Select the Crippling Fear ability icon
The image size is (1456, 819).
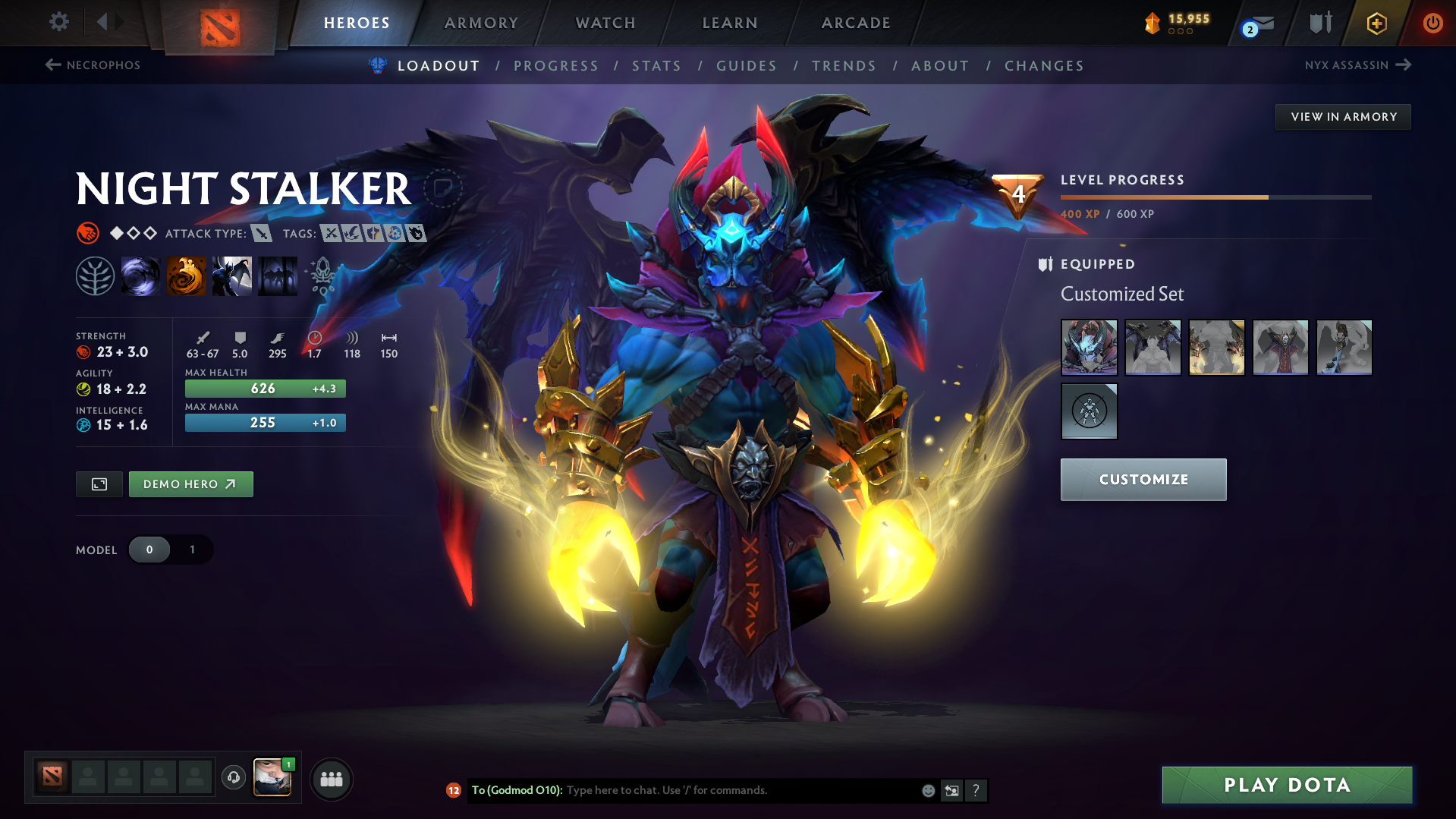click(187, 276)
